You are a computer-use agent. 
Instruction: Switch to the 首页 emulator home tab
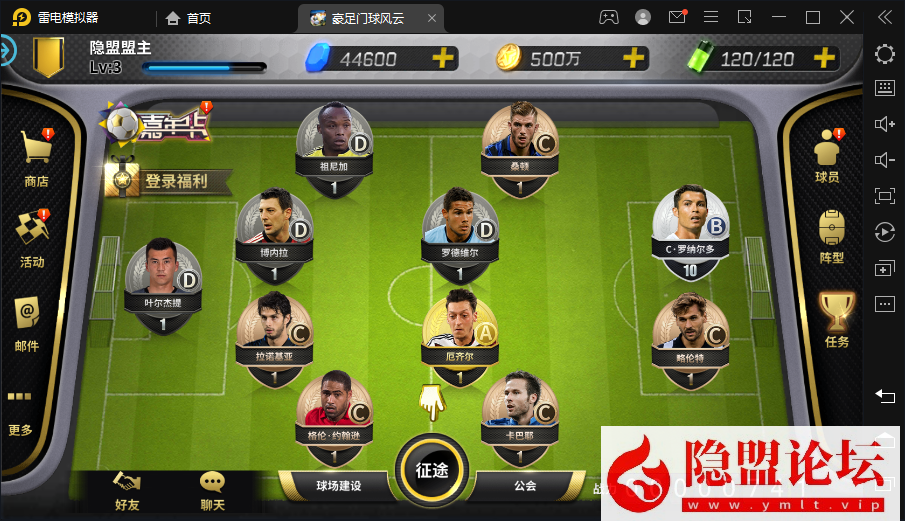click(189, 18)
